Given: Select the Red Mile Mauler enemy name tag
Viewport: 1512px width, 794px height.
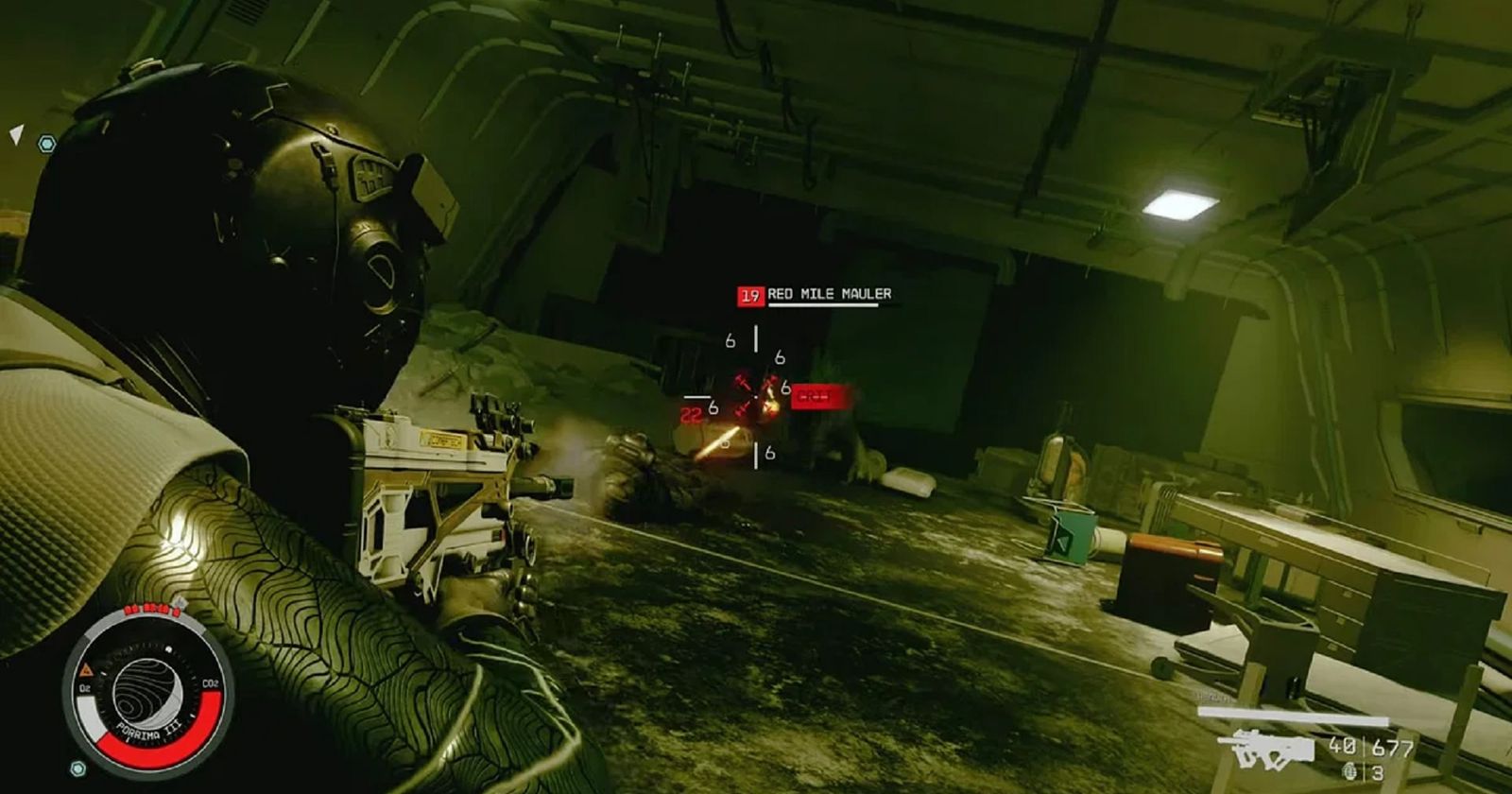Looking at the screenshot, I should (x=829, y=295).
